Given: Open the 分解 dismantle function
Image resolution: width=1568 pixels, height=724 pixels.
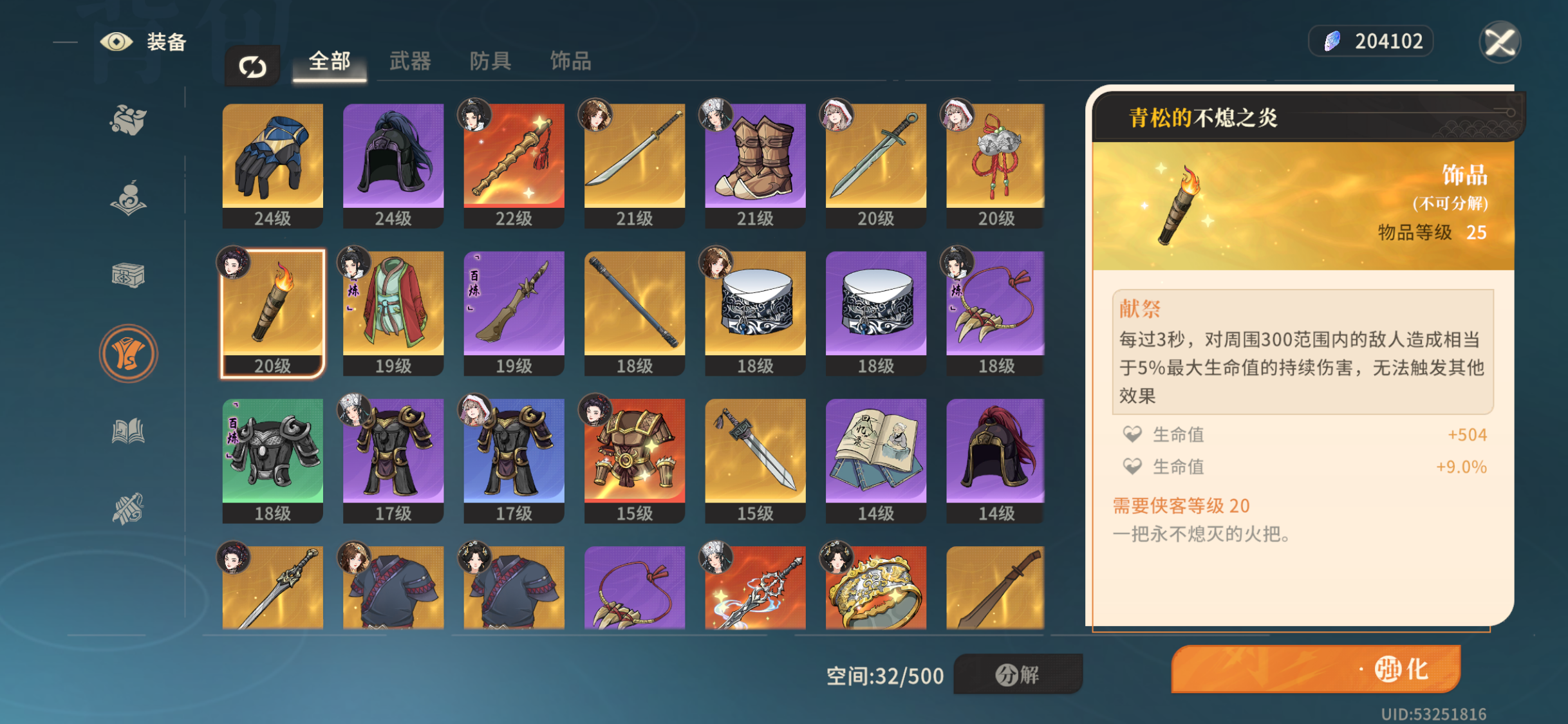Looking at the screenshot, I should point(1018,674).
